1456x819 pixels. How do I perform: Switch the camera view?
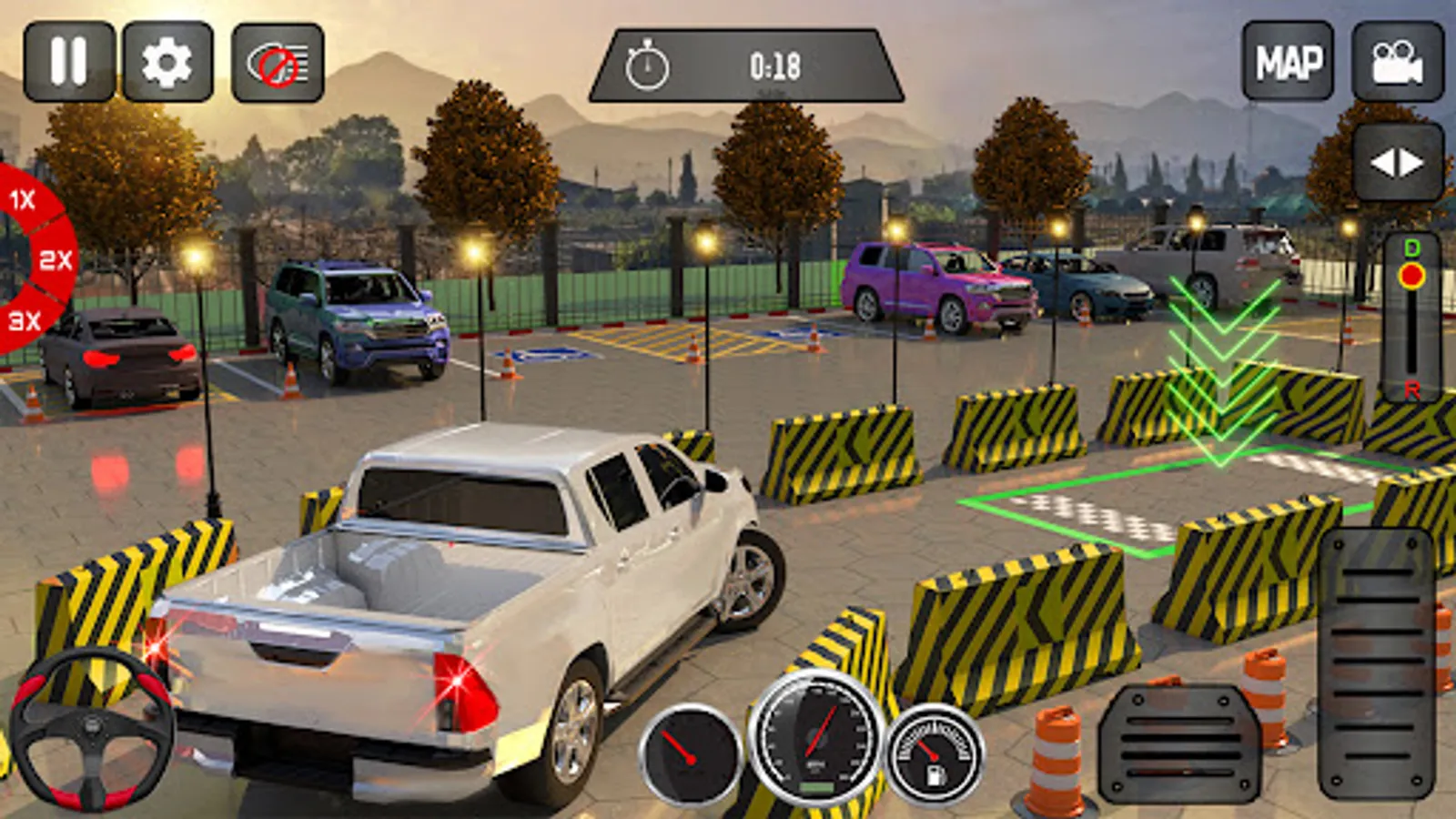(1397, 62)
